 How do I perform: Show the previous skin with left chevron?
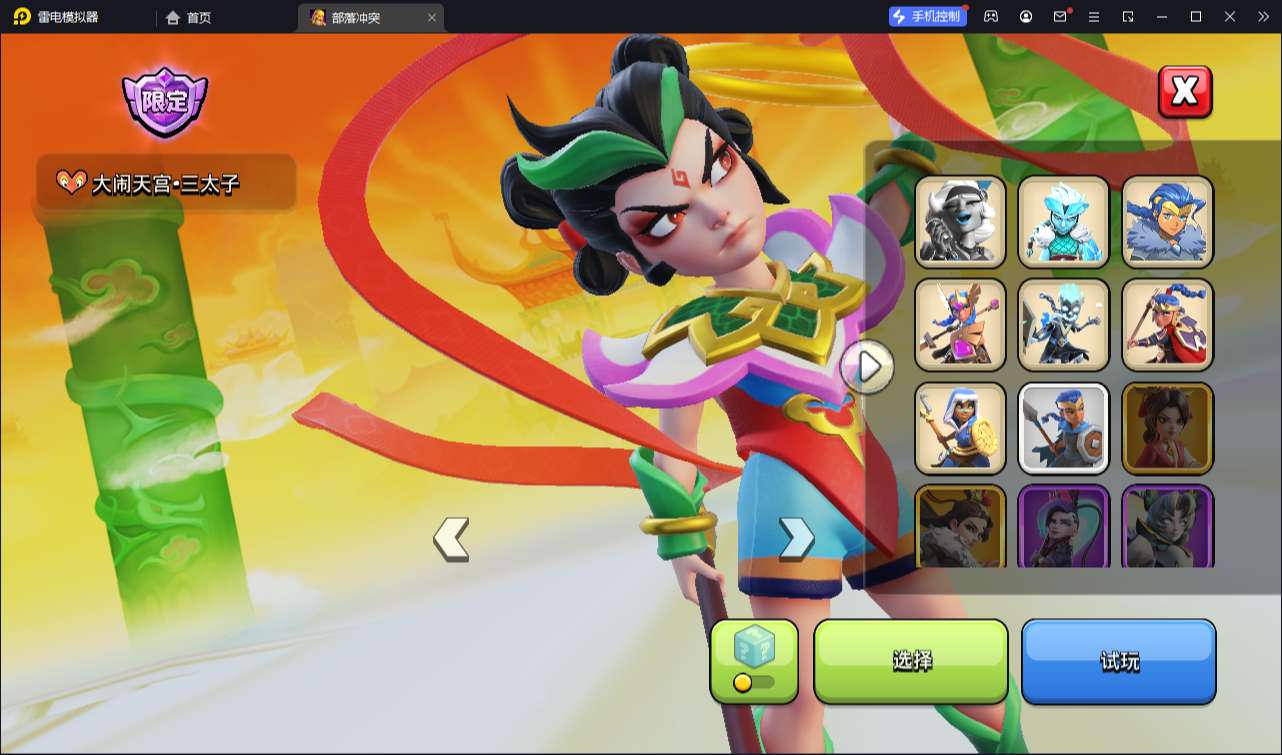coord(451,539)
